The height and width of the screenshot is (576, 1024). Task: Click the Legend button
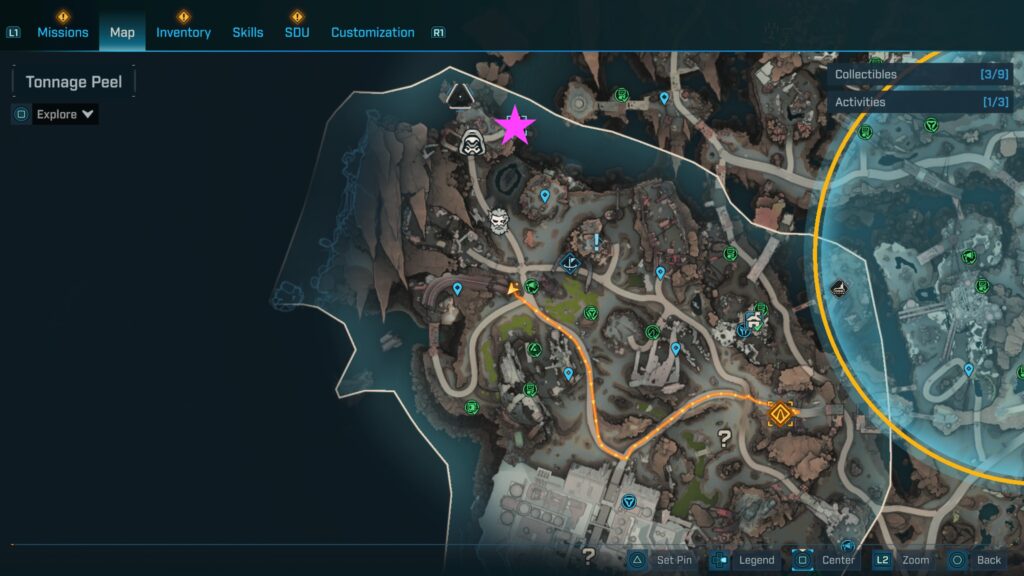pyautogui.click(x=744, y=560)
